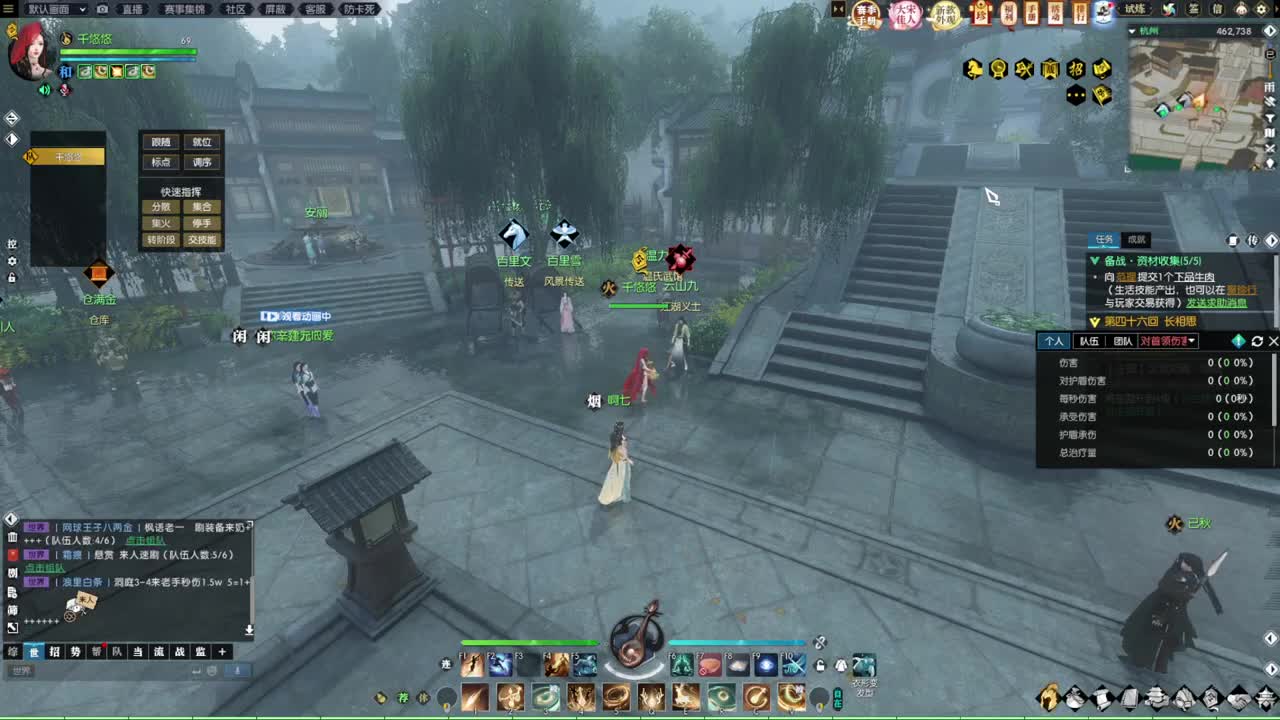Open the 签 sign-in icon in top bar
The height and width of the screenshot is (720, 1280).
pyautogui.click(x=1192, y=9)
